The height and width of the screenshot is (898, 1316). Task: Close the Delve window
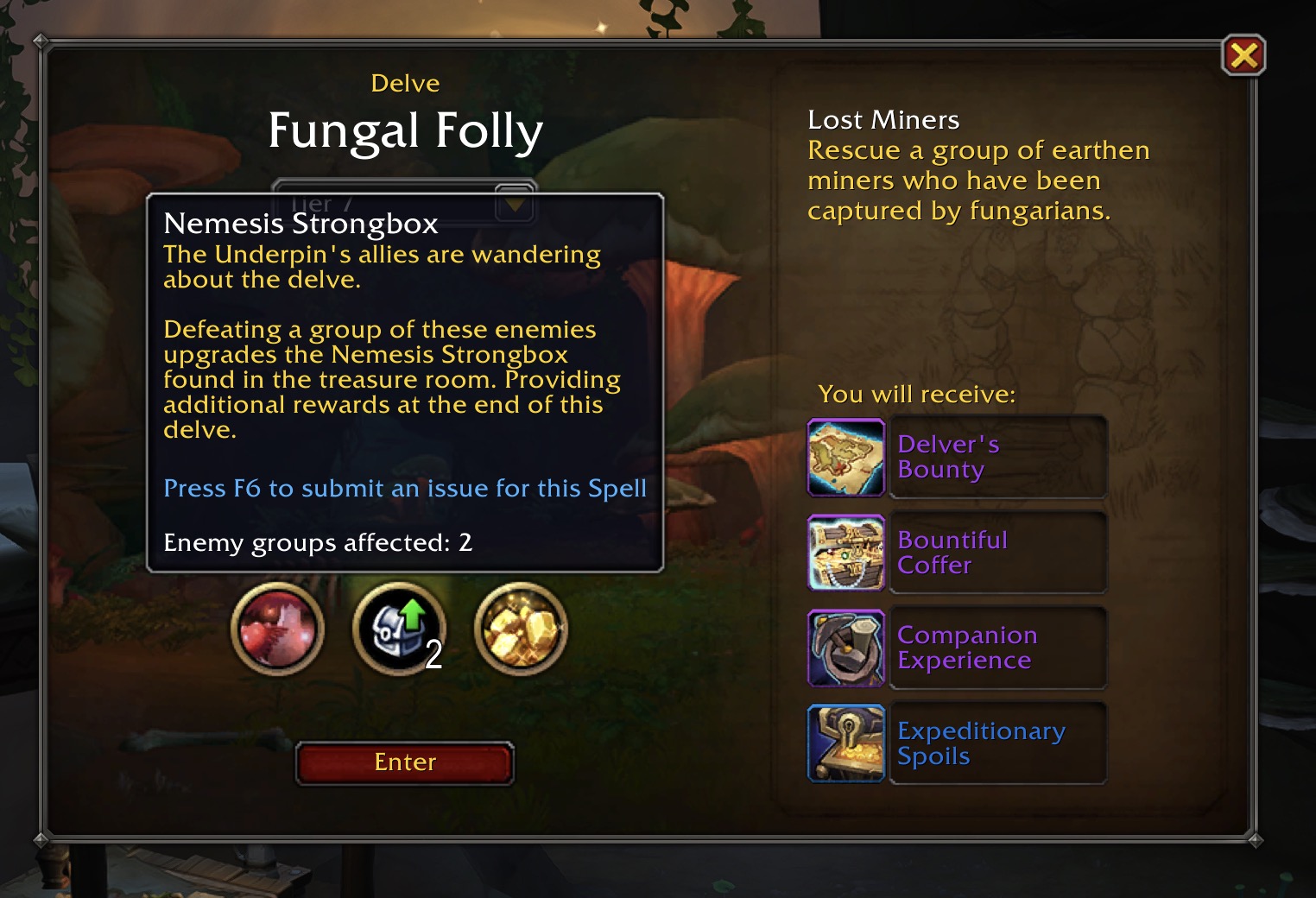coord(1243,56)
